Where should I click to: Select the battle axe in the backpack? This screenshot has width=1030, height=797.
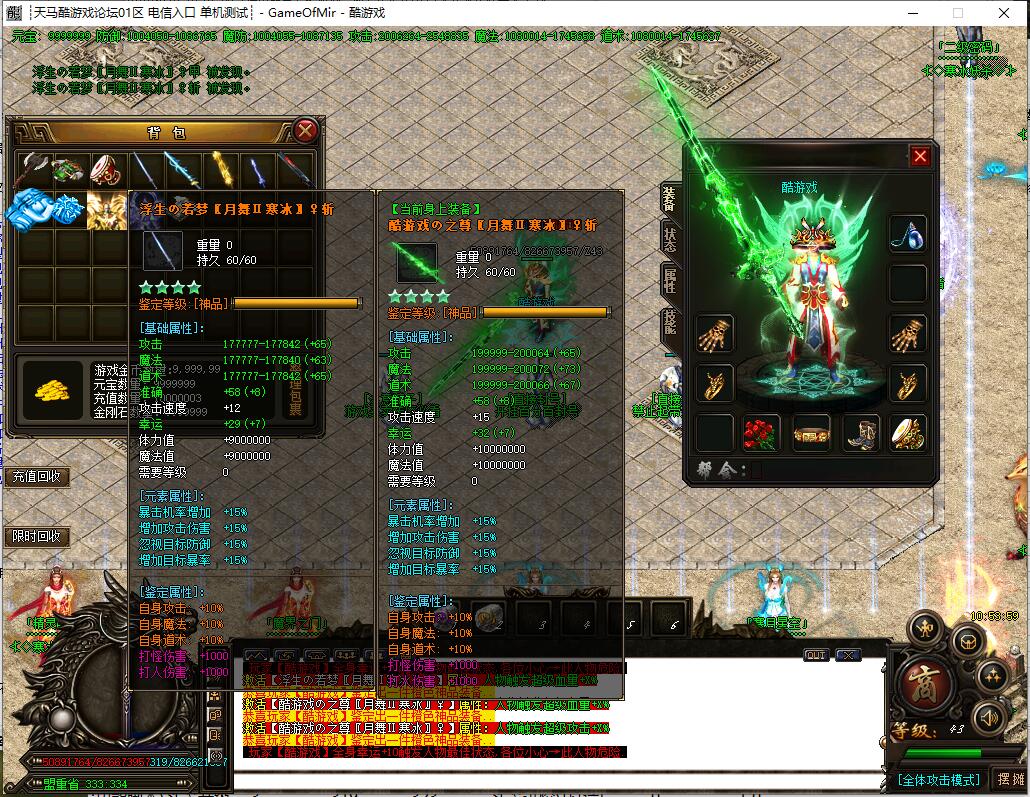[32, 169]
